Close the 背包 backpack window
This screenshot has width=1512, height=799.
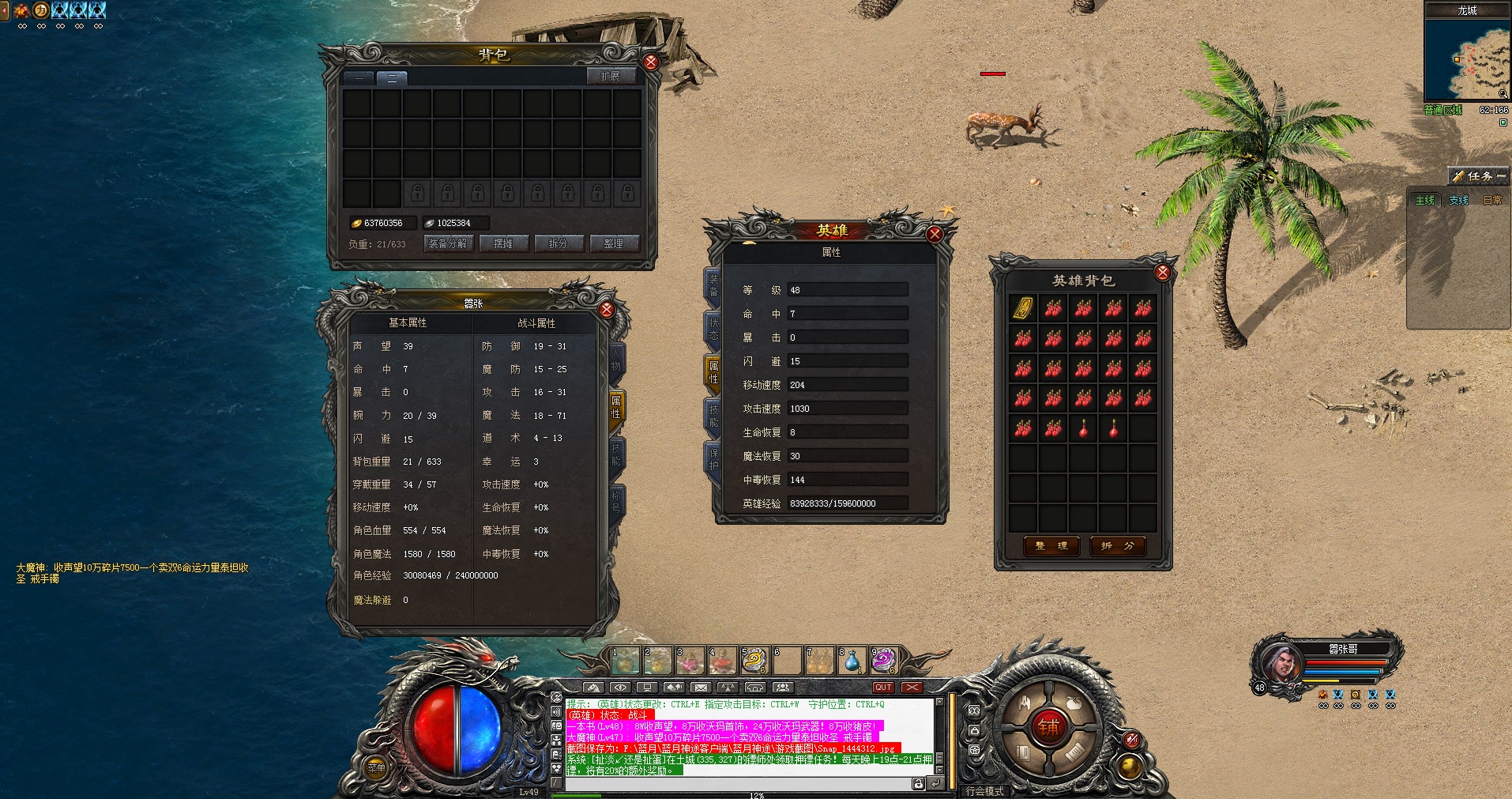pos(650,62)
